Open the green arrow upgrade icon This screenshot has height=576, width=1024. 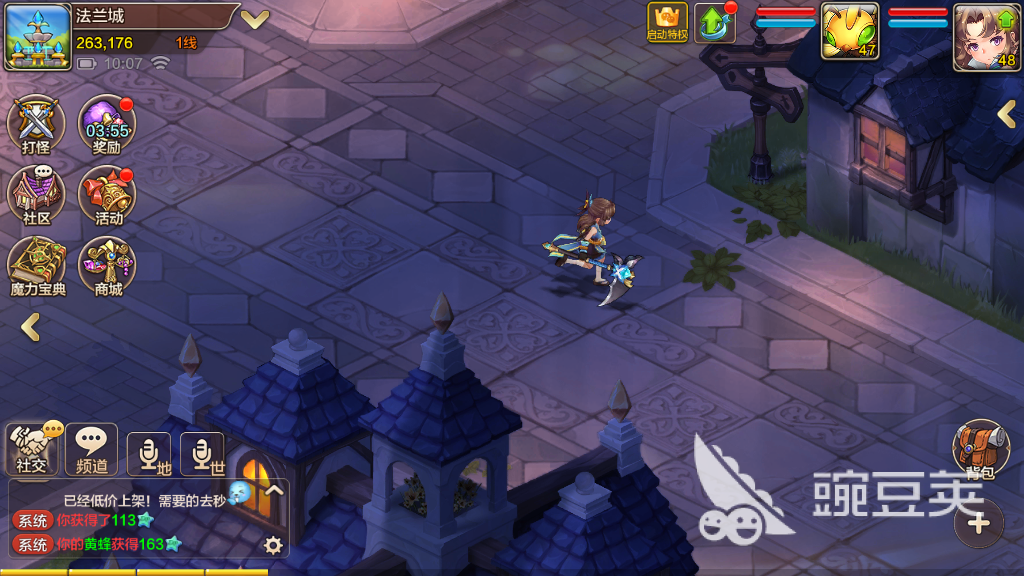tap(714, 23)
